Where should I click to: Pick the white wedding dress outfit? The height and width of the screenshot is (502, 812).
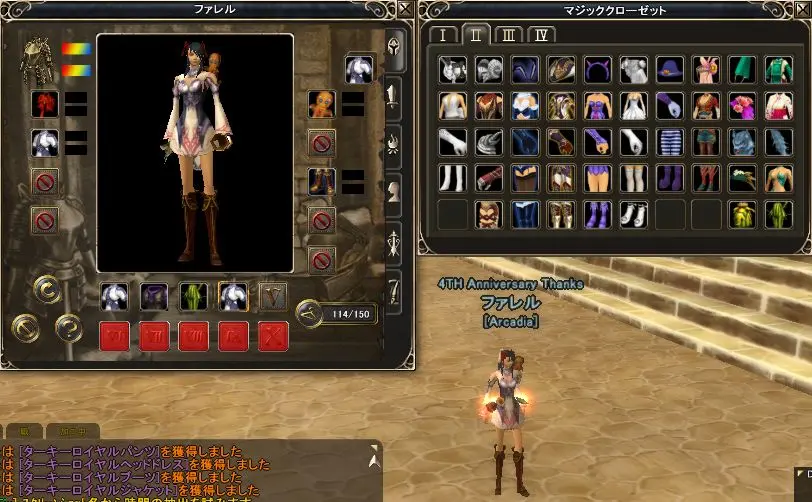633,105
